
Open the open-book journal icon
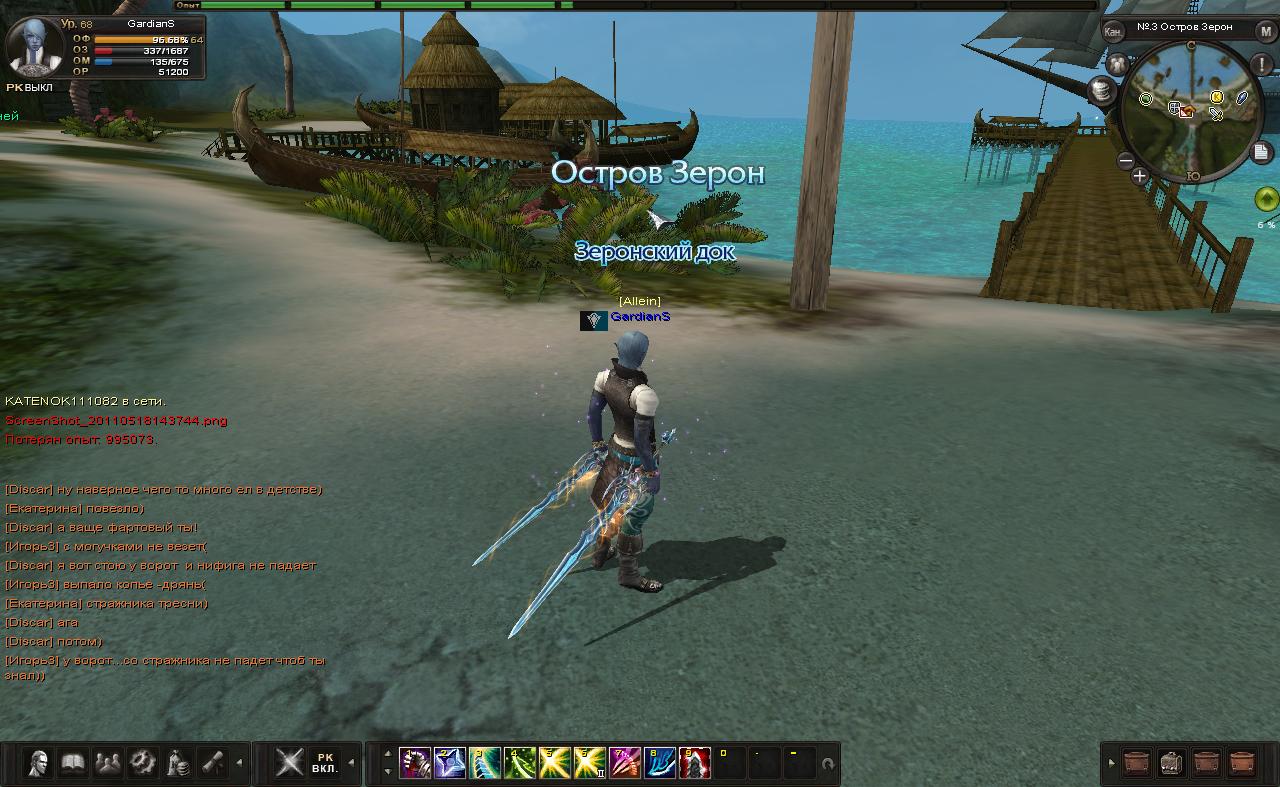73,763
